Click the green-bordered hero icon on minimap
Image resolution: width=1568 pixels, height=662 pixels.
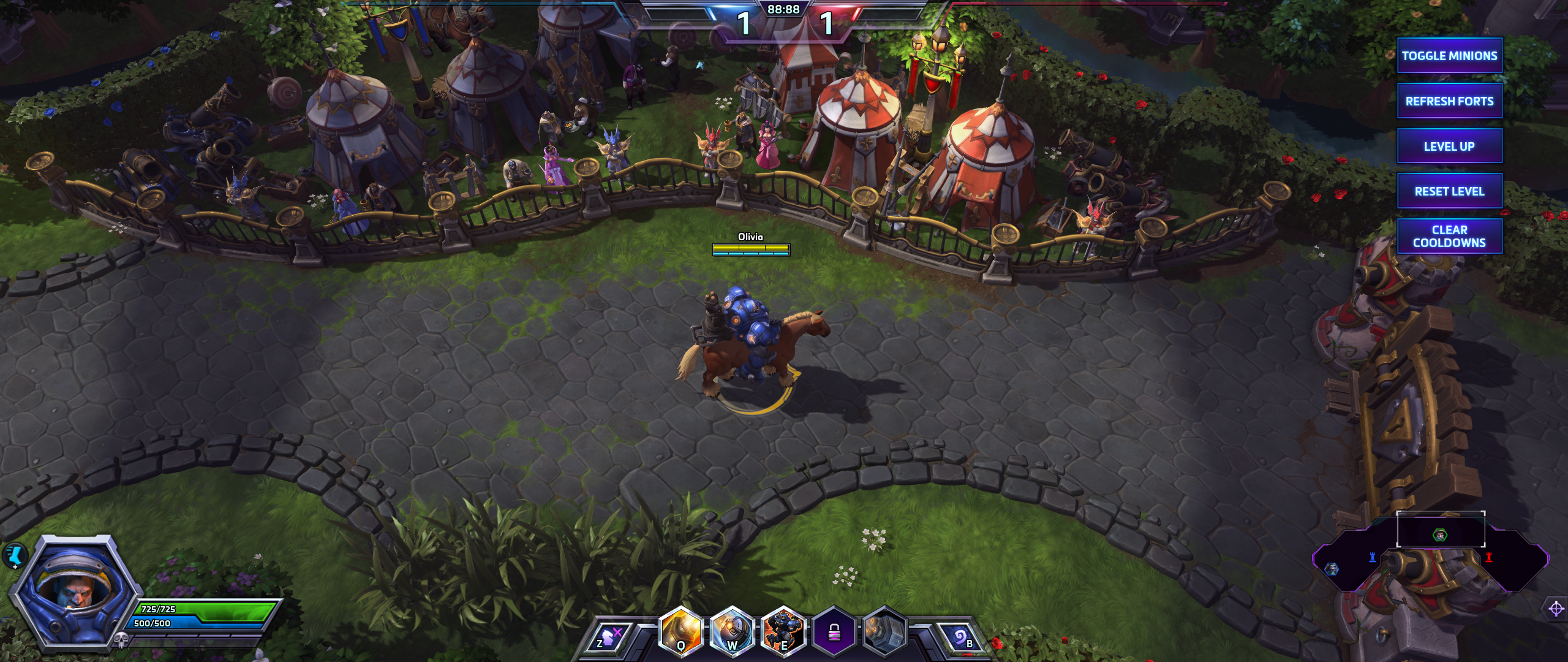(x=1440, y=535)
